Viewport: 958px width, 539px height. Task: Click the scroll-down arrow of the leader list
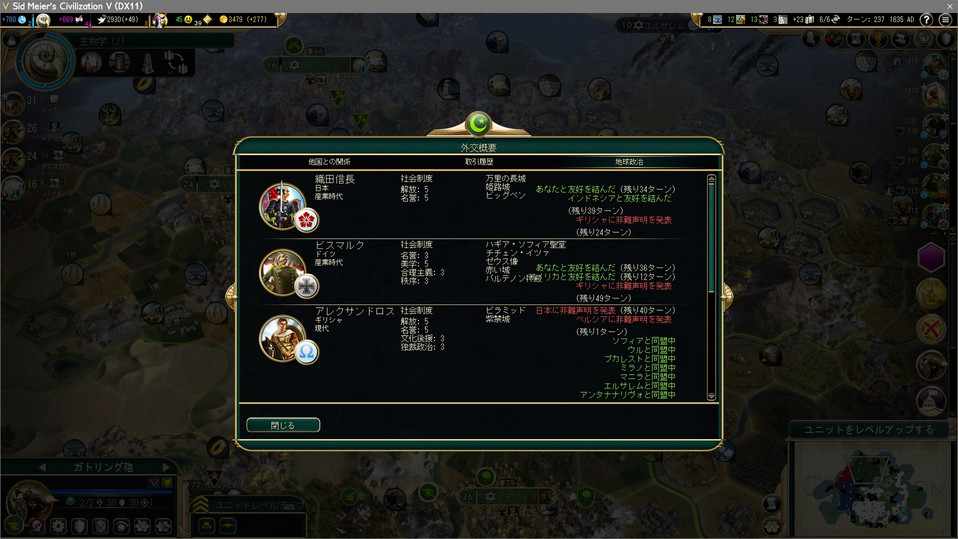tap(712, 396)
